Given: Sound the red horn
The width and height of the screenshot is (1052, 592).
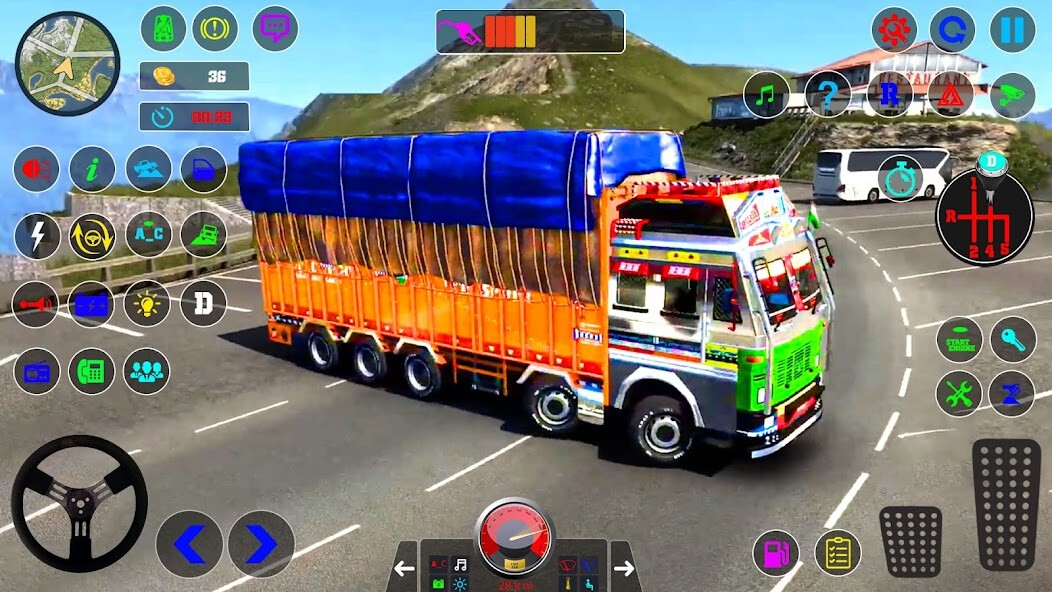Looking at the screenshot, I should click(36, 304).
